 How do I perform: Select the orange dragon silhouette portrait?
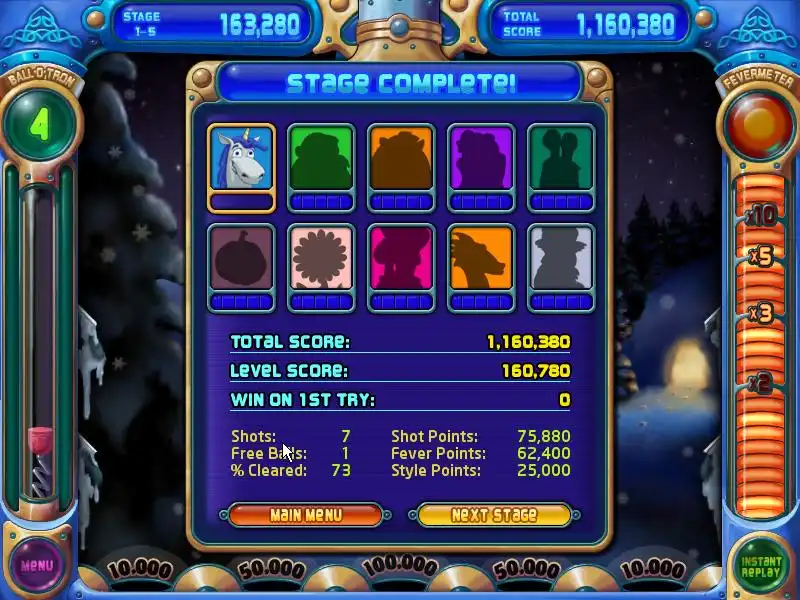coord(481,259)
